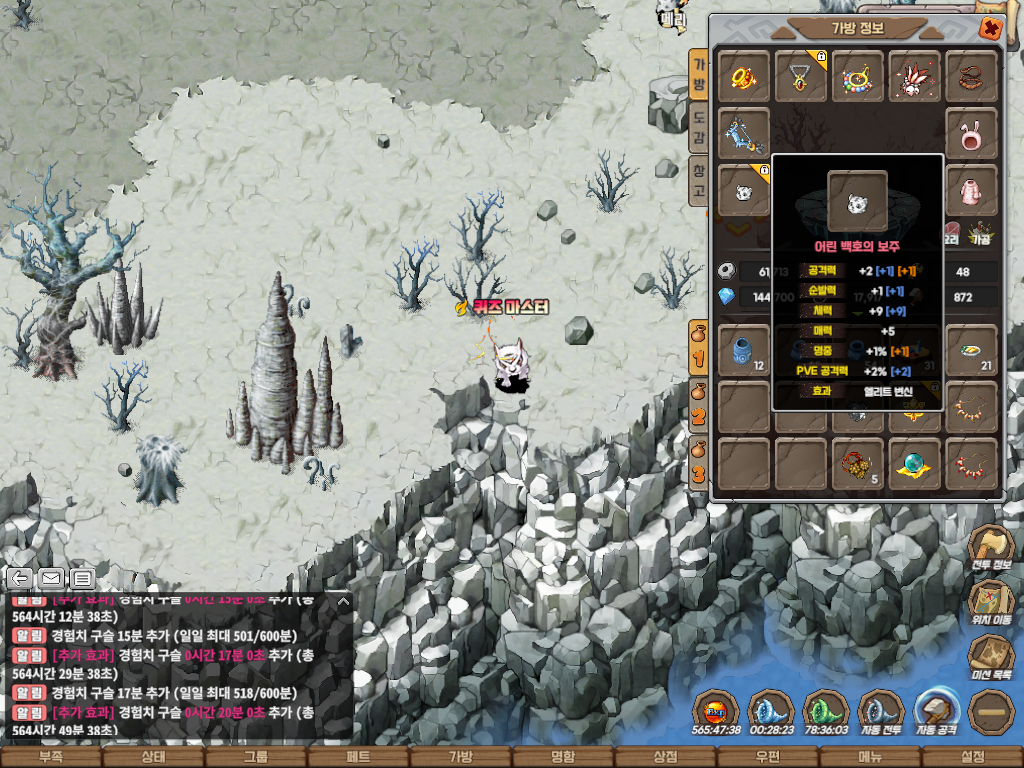Select the teal orb inventory item

(x=914, y=464)
